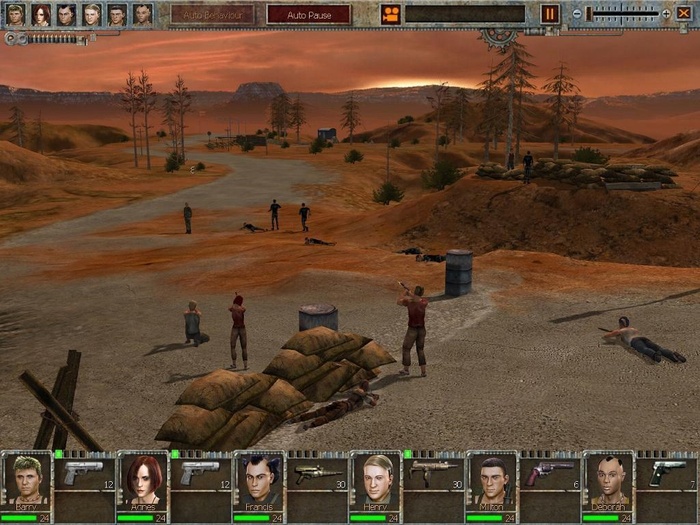
Task: Pause the game with the pause button
Action: pyautogui.click(x=550, y=14)
